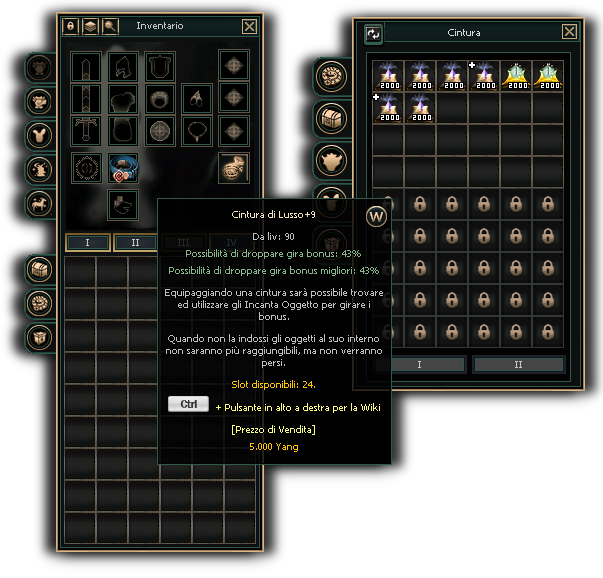Open the coiled snake side tab by Cintura

click(x=331, y=74)
